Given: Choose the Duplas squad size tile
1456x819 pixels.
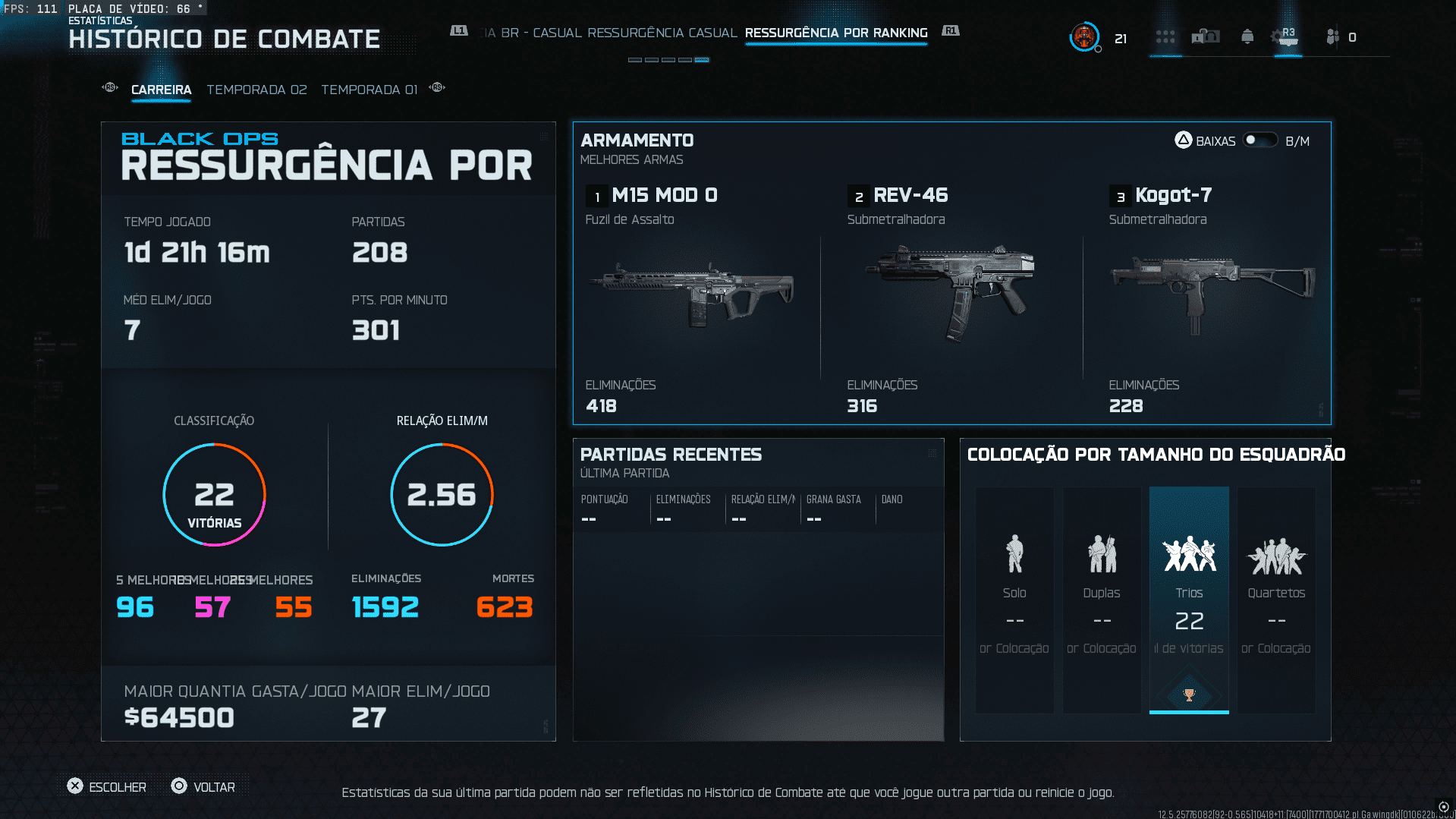Looking at the screenshot, I should tap(1102, 600).
